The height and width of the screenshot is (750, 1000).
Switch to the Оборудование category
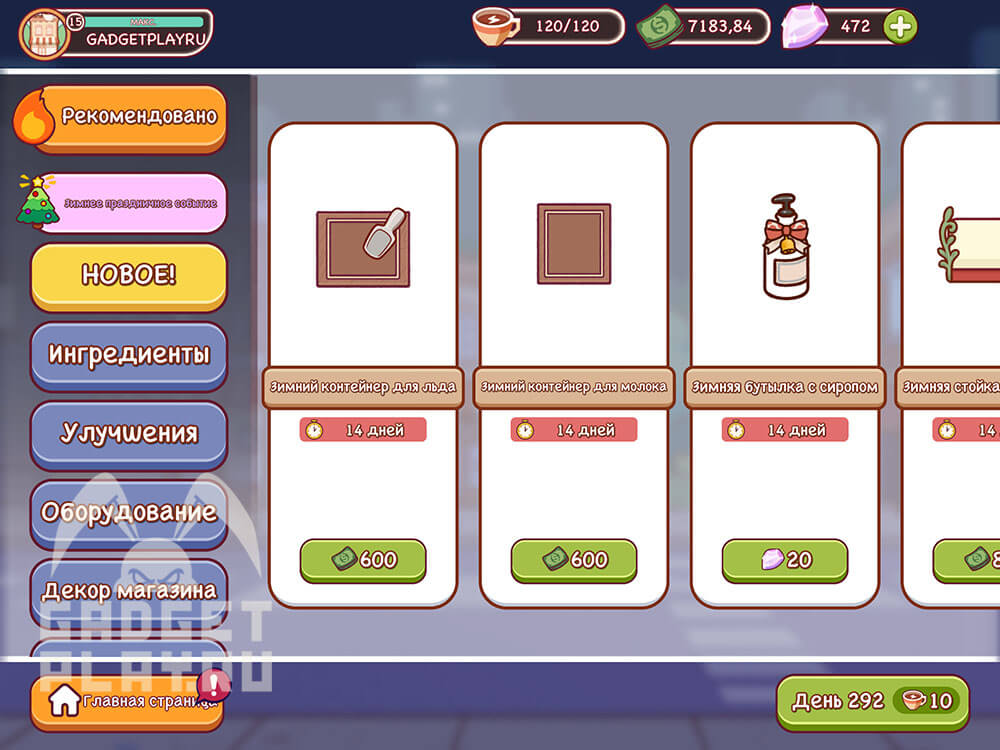coord(128,512)
